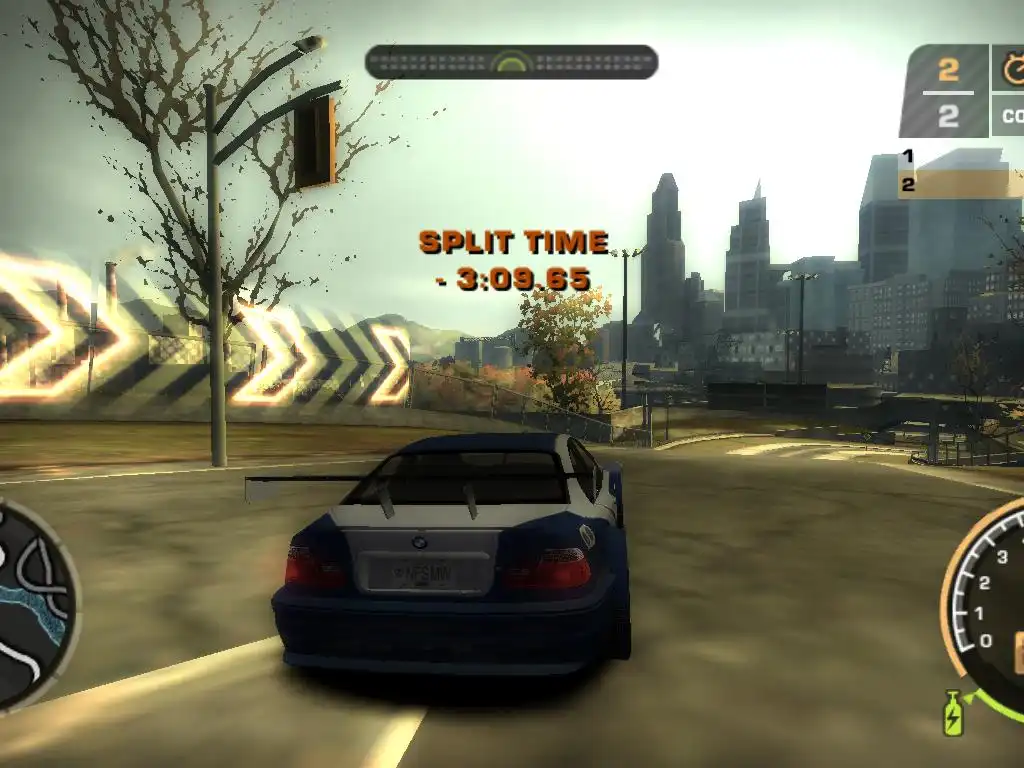Viewport: 1024px width, 768px height.
Task: Activate the green nitrous bottle icon
Action: point(952,713)
